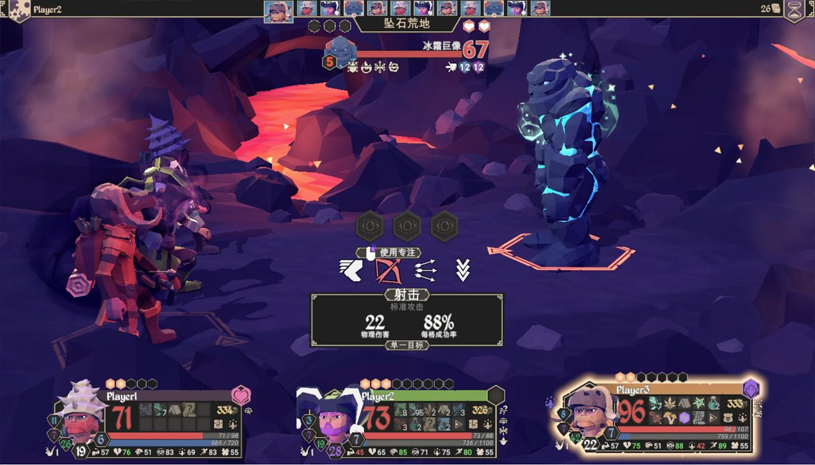Click Player1's pink heart hexagon badge
The image size is (815, 465).
(241, 396)
